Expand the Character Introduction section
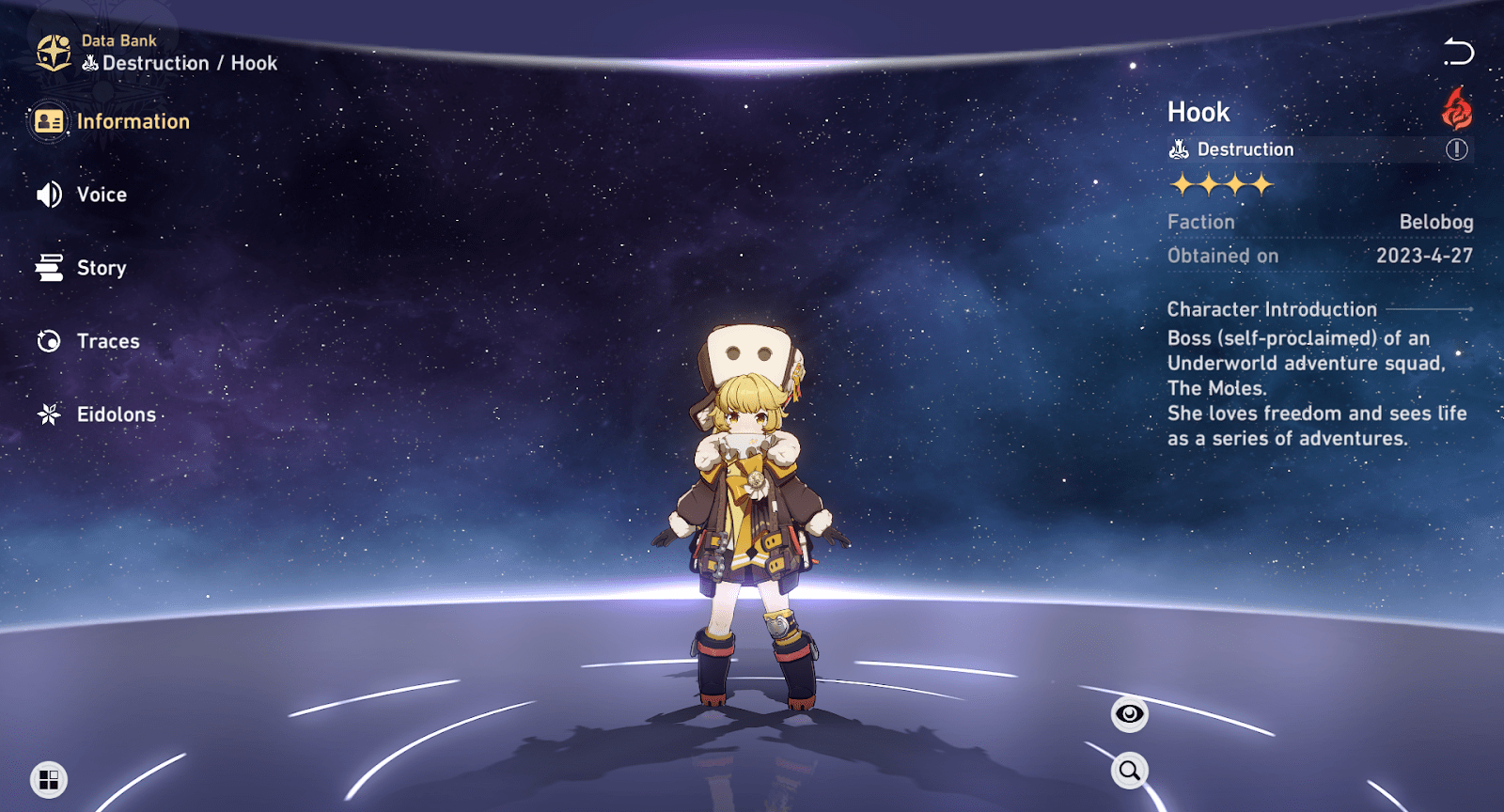The width and height of the screenshot is (1504, 812). tap(1271, 308)
